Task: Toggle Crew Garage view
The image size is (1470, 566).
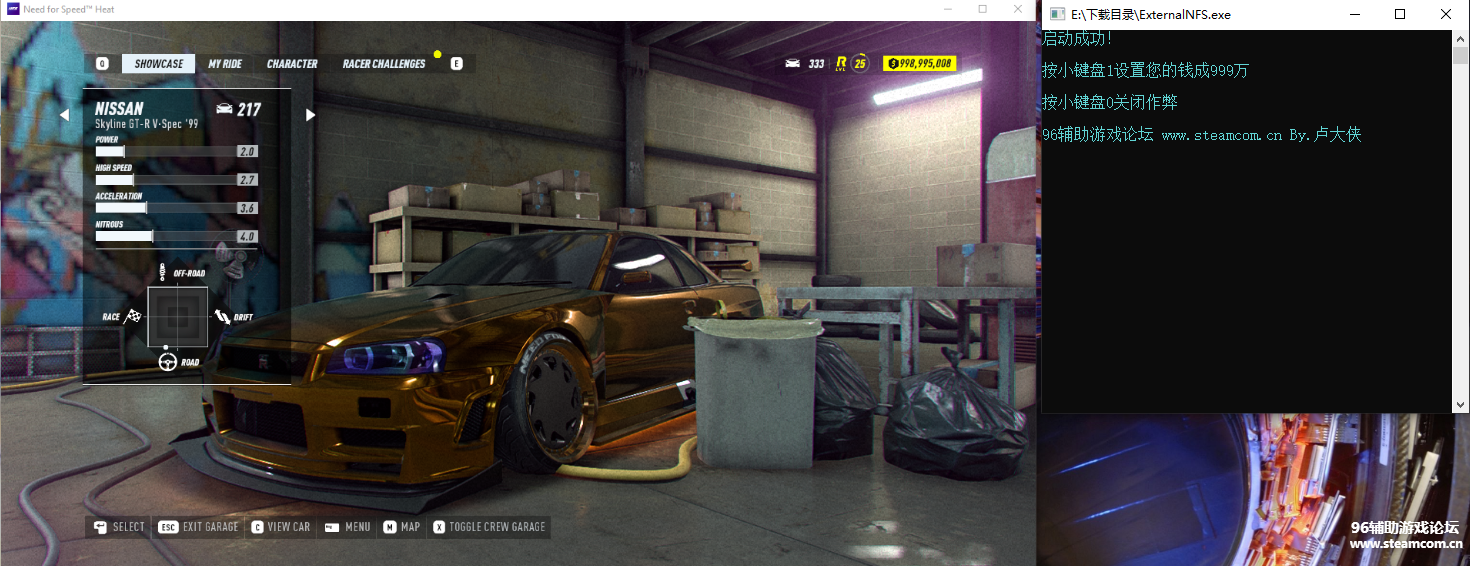Action: tap(489, 527)
